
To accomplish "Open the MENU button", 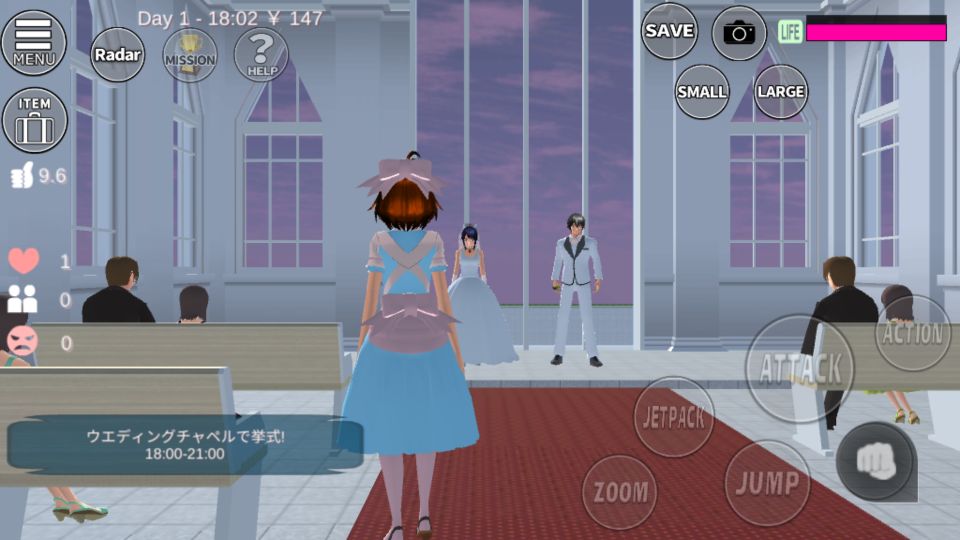I will point(34,43).
